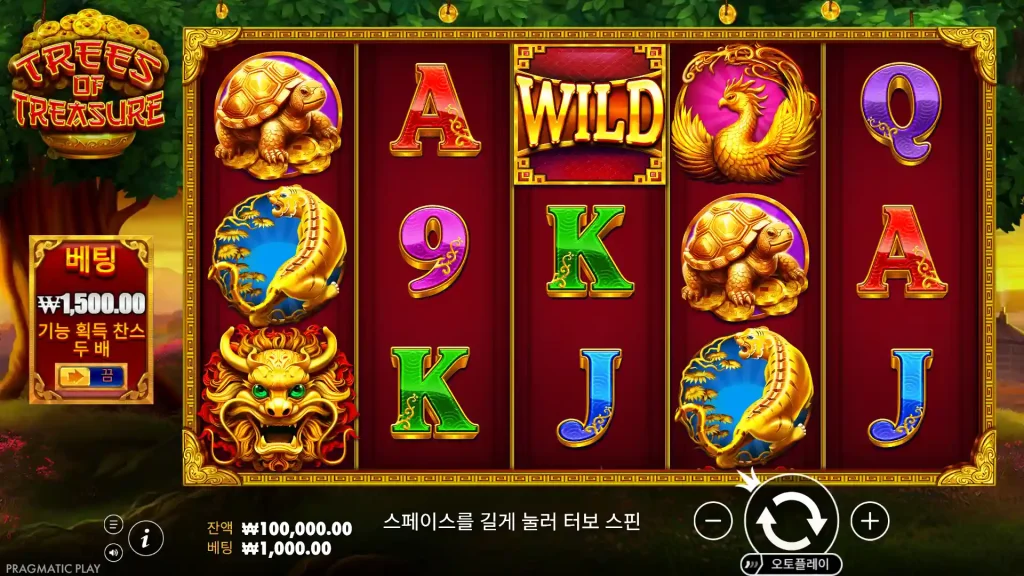Spin the reels with the circular arrows button

(791, 519)
